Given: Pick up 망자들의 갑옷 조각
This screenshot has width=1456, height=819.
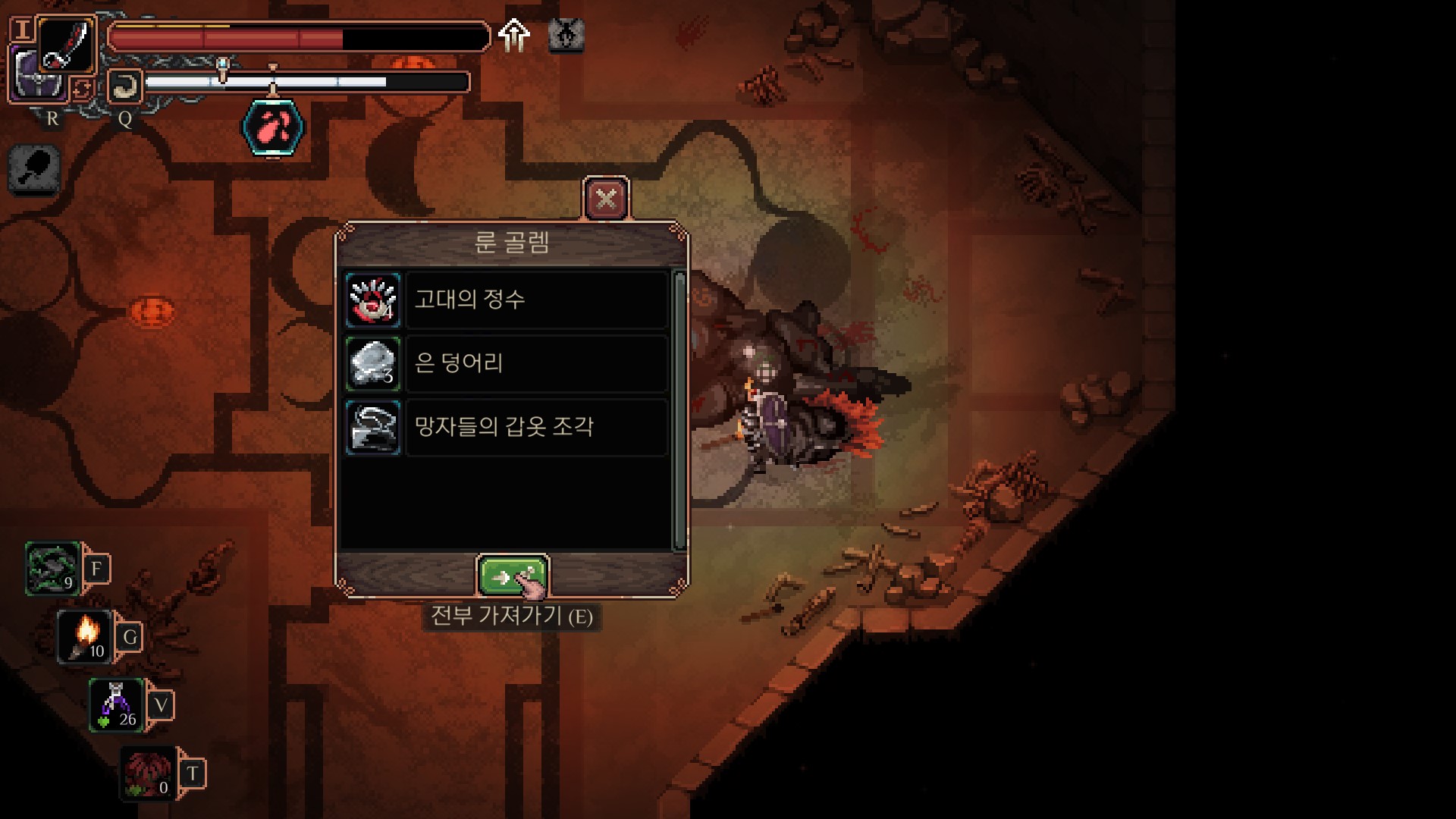Looking at the screenshot, I should (x=506, y=427).
